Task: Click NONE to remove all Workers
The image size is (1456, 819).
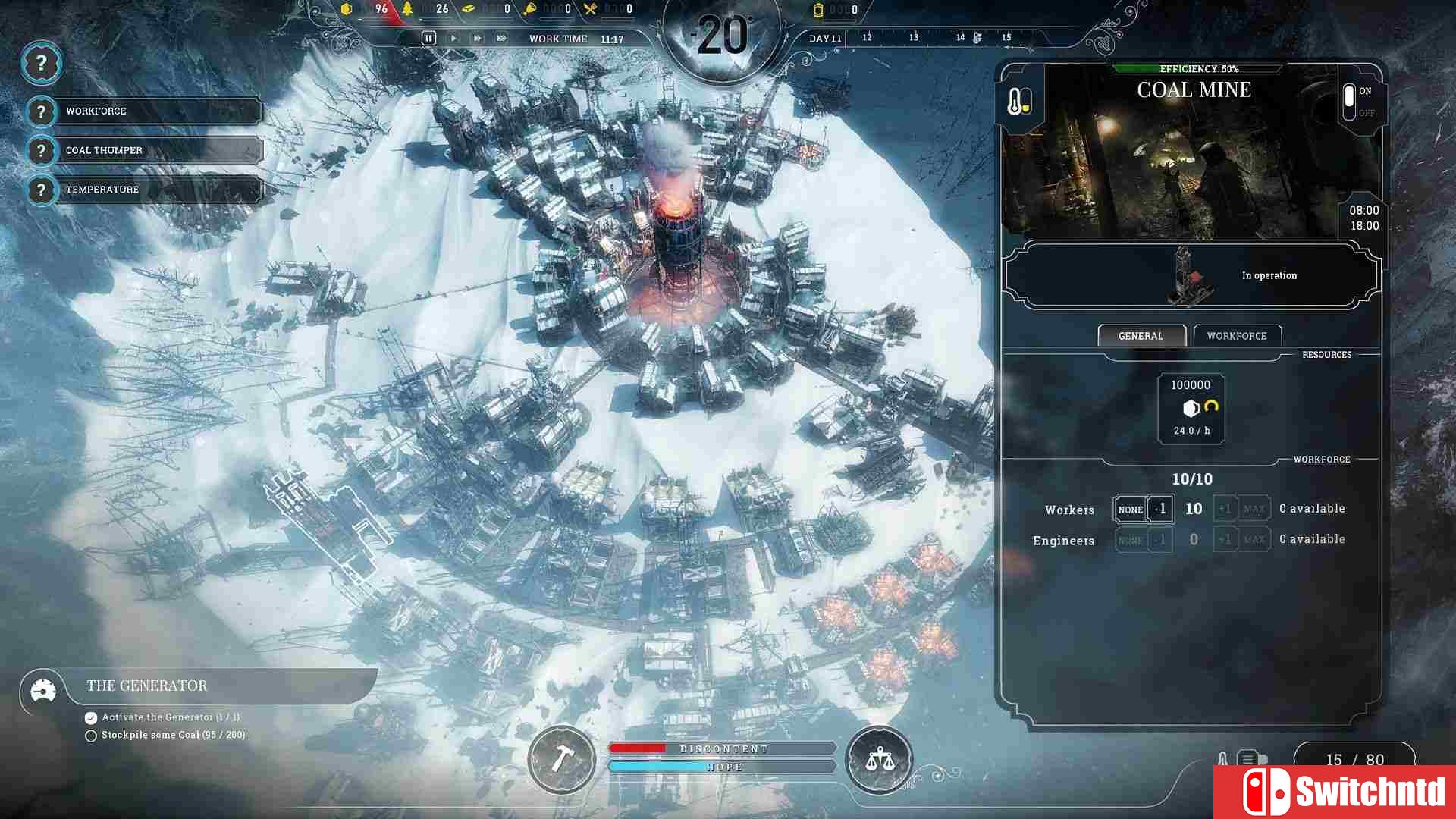Action: pyautogui.click(x=1129, y=508)
